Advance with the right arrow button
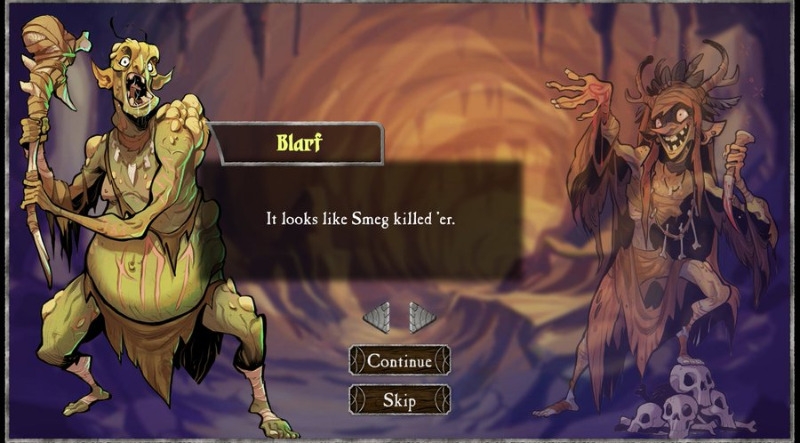Screen dimensions: 800x443 click(x=422, y=318)
